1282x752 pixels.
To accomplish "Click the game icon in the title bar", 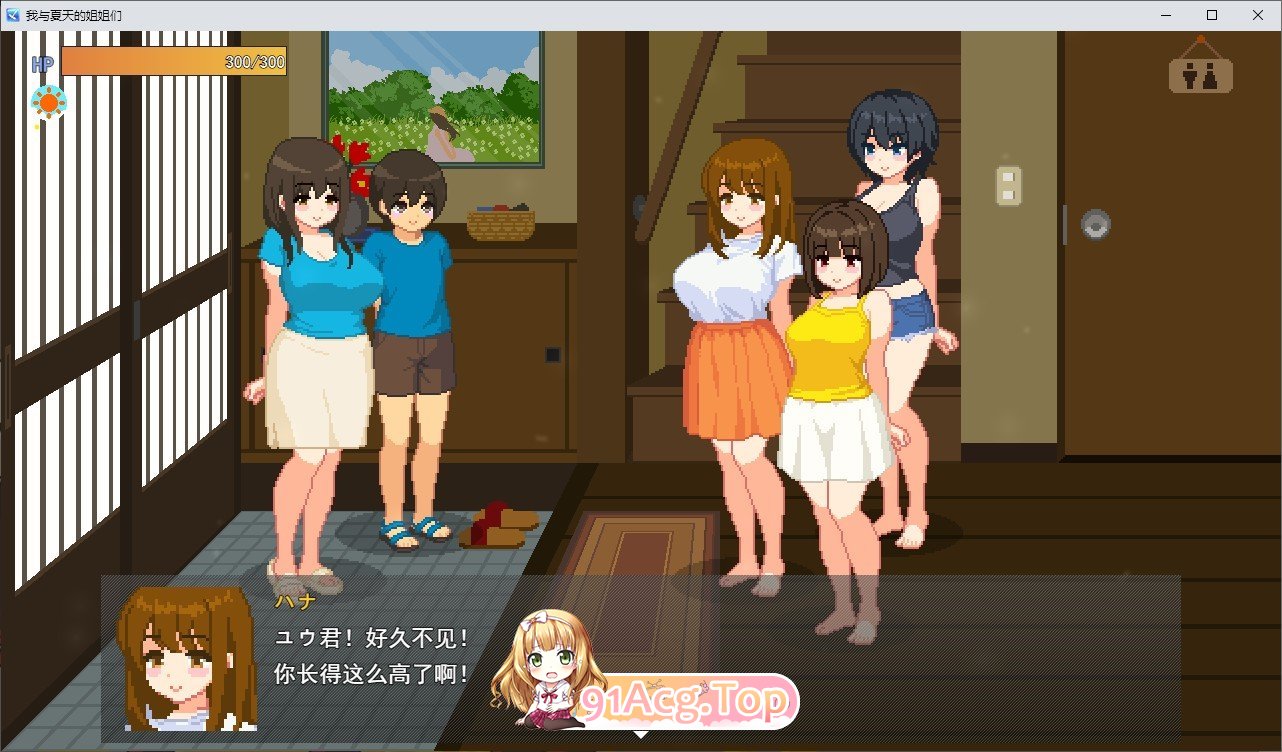I will click(x=11, y=14).
